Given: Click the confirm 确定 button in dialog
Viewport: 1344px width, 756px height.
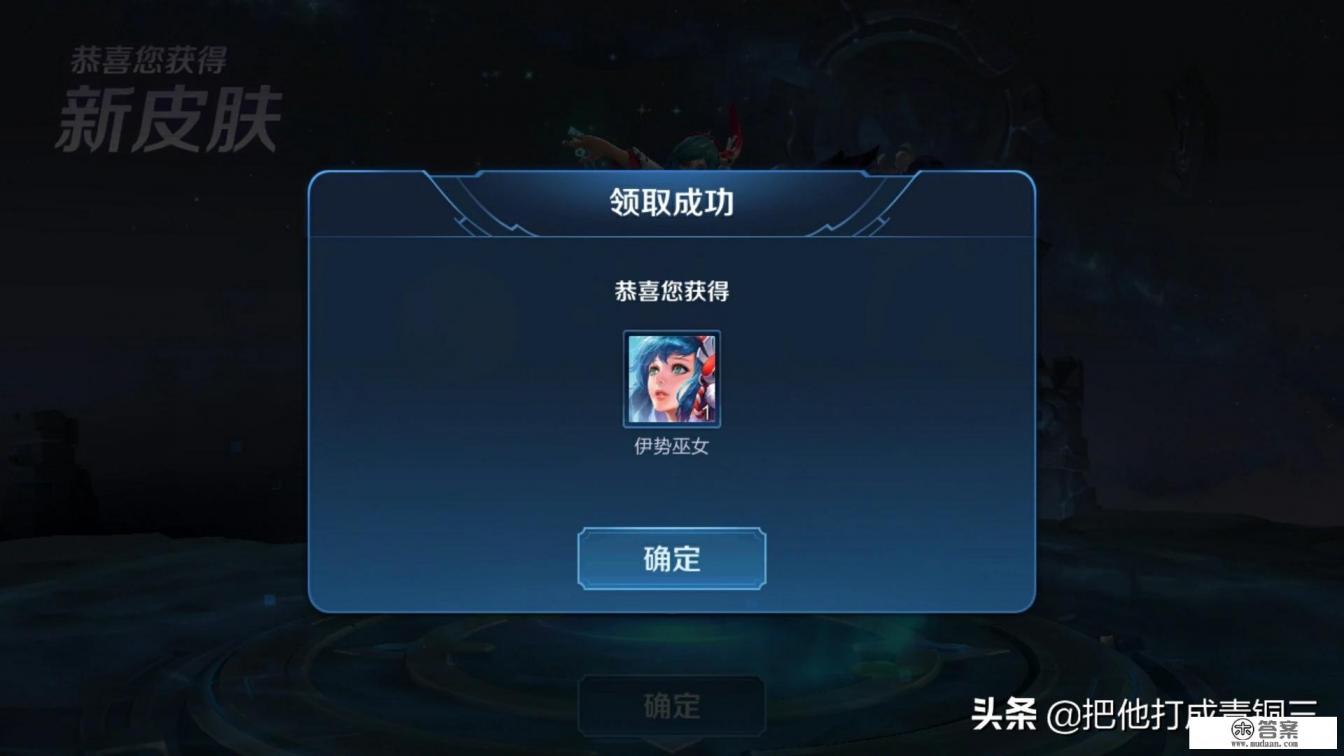Looking at the screenshot, I should (x=671, y=559).
